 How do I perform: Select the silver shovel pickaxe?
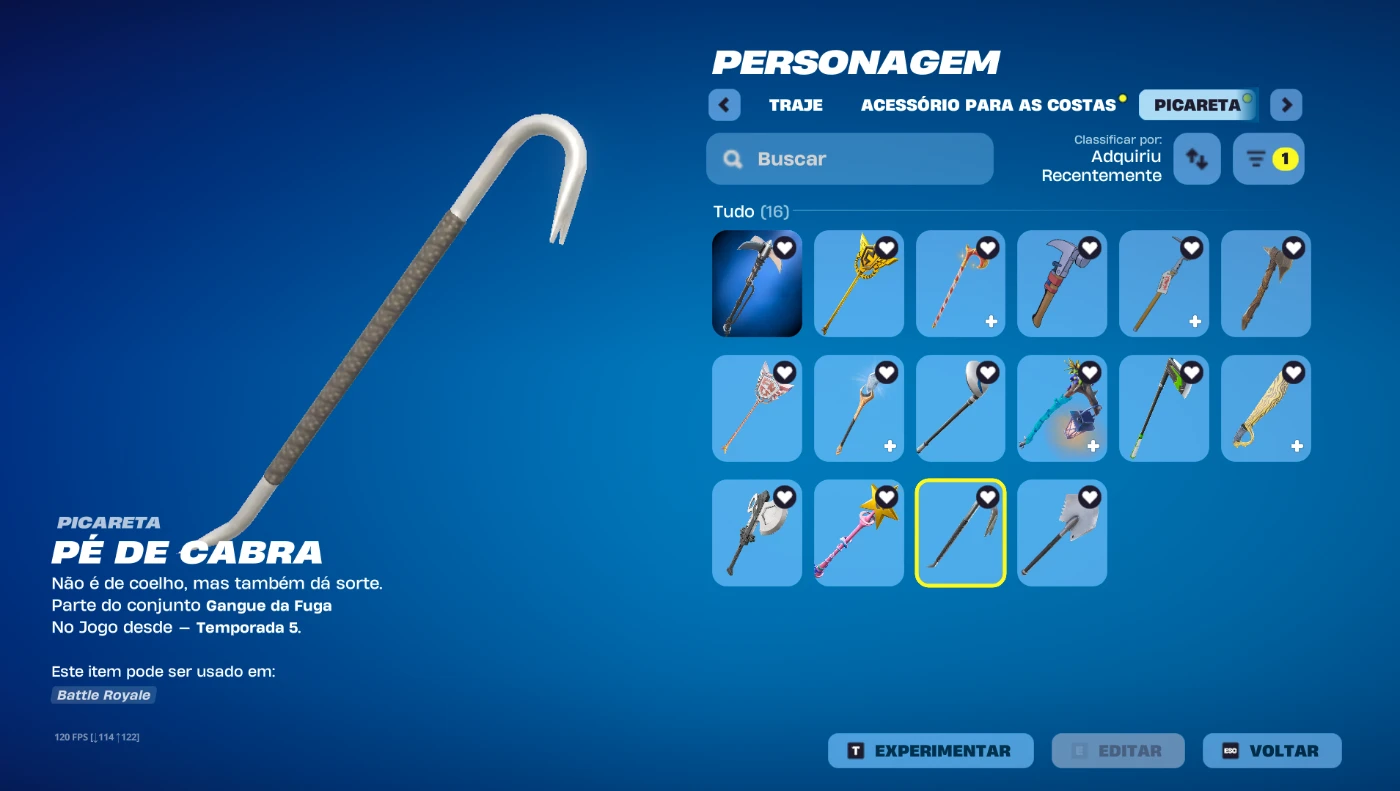1062,533
